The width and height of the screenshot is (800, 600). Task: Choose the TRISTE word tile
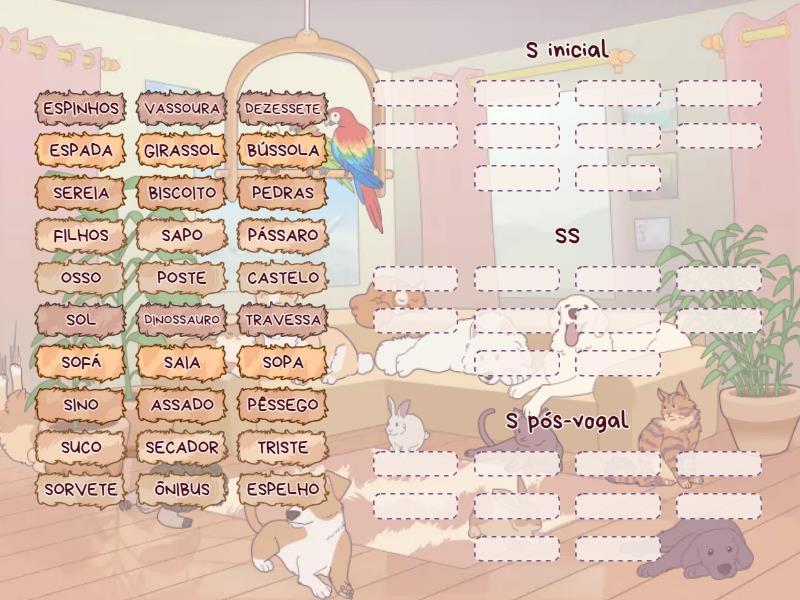point(283,447)
